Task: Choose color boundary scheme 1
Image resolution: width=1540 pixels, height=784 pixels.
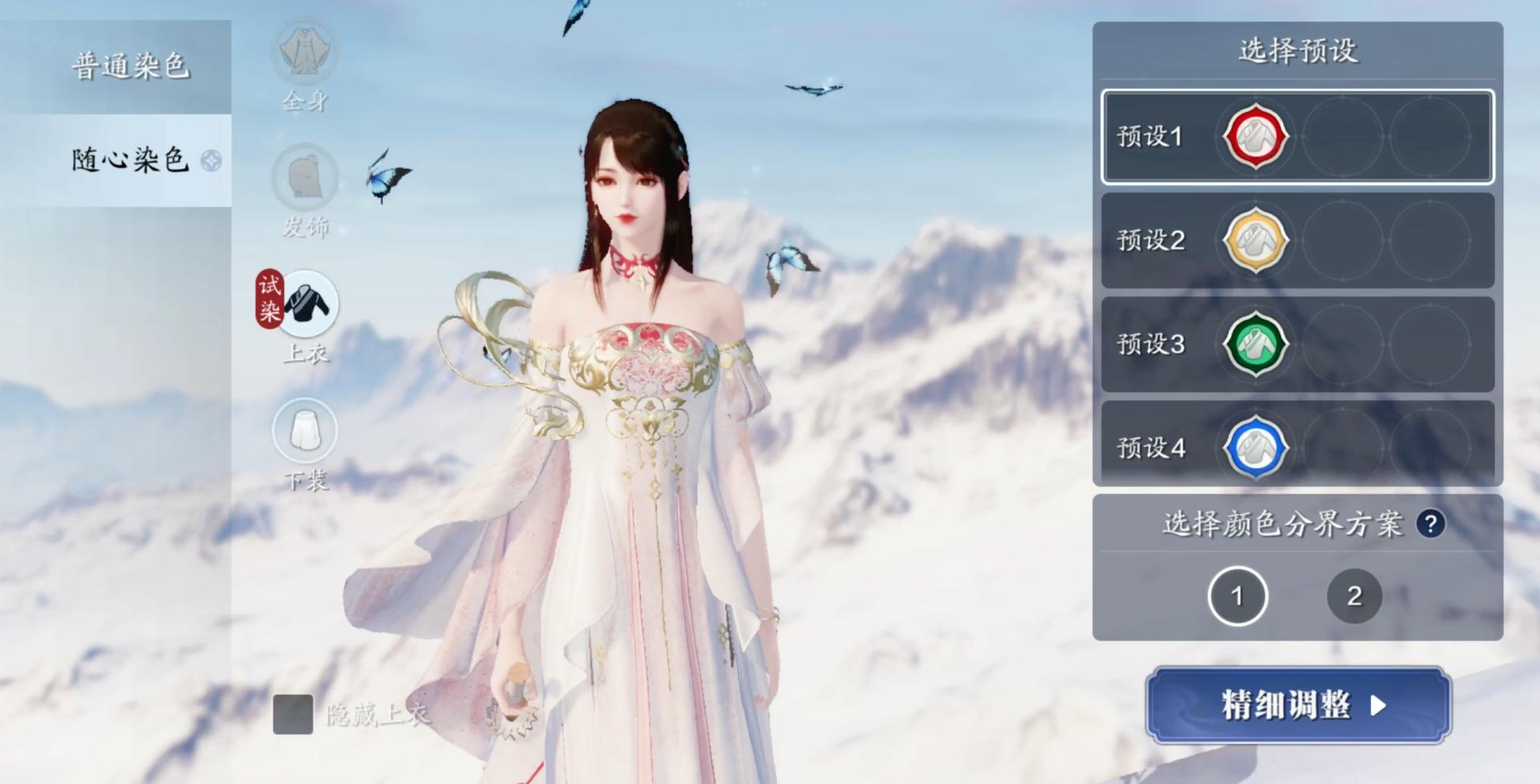Action: coord(1237,596)
